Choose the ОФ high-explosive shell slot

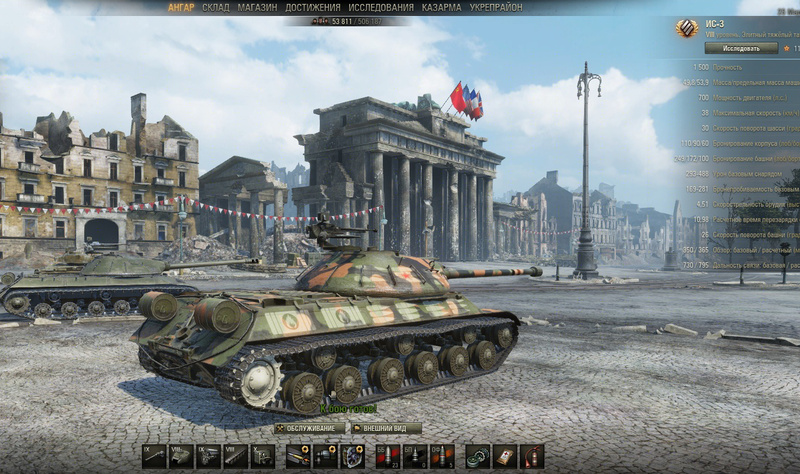click(442, 456)
